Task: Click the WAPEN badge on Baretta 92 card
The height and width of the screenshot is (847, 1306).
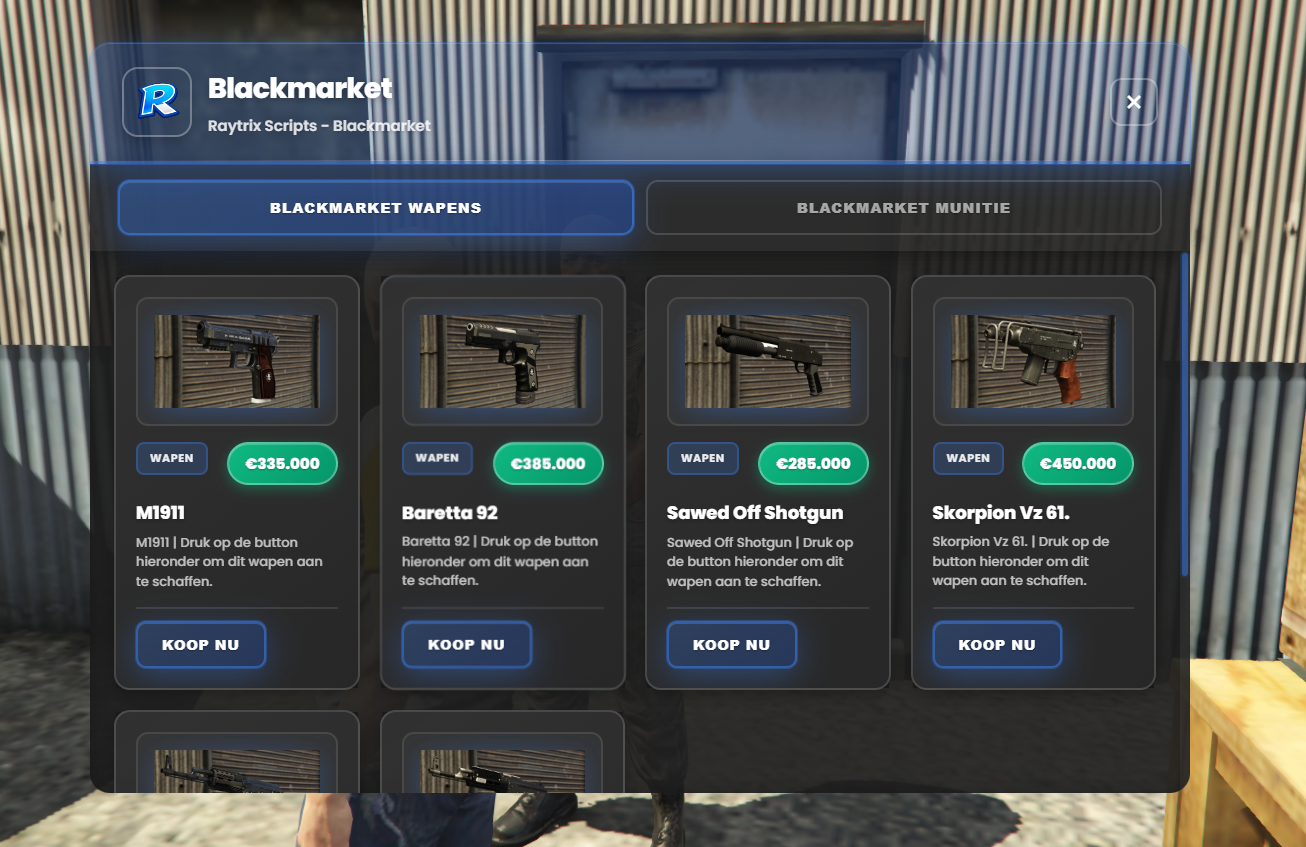Action: (437, 458)
